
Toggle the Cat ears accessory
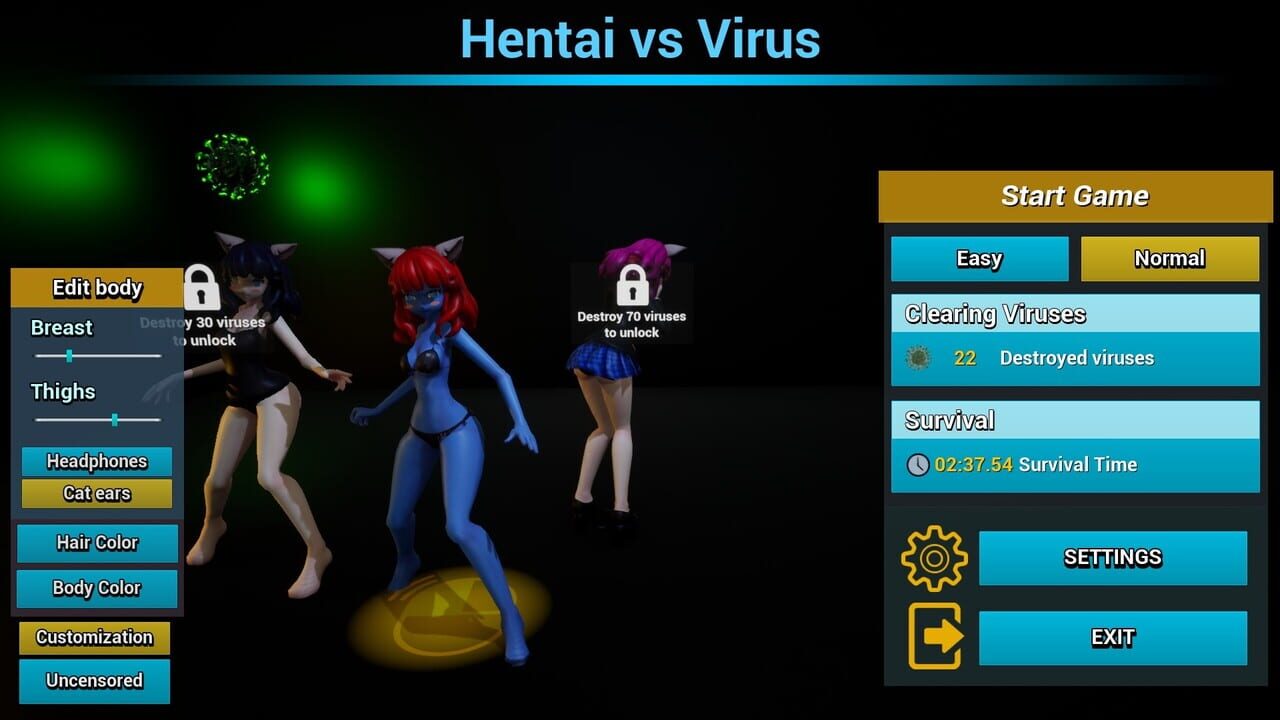tap(96, 493)
